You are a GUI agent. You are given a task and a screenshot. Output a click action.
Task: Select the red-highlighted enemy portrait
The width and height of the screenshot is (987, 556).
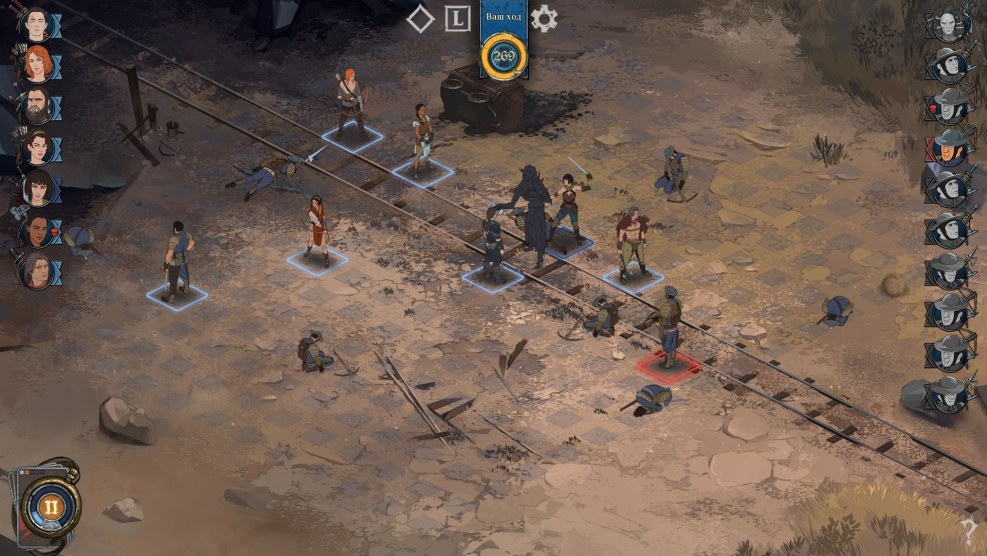[x=947, y=147]
